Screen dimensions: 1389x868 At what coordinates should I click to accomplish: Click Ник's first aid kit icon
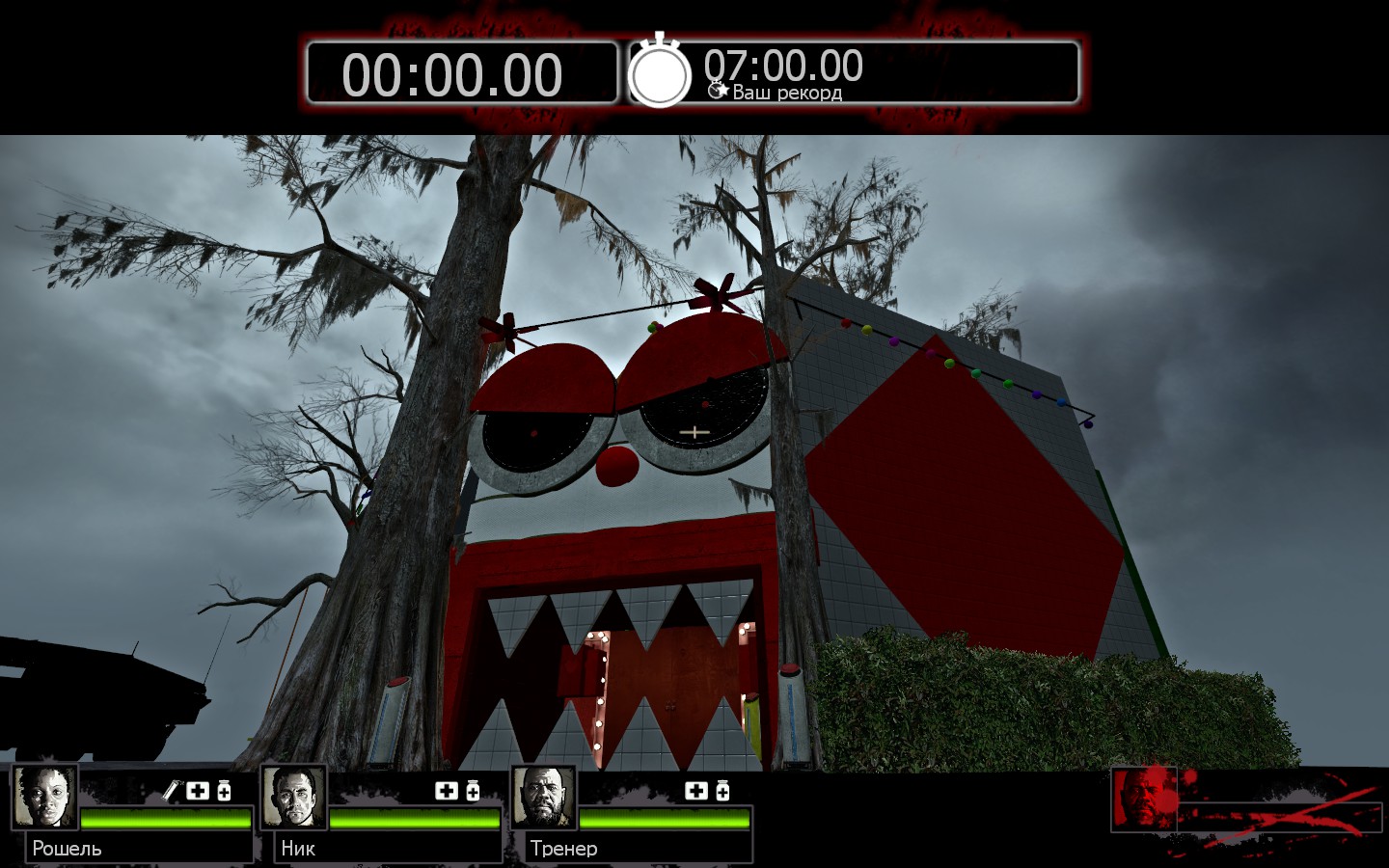pyautogui.click(x=447, y=791)
